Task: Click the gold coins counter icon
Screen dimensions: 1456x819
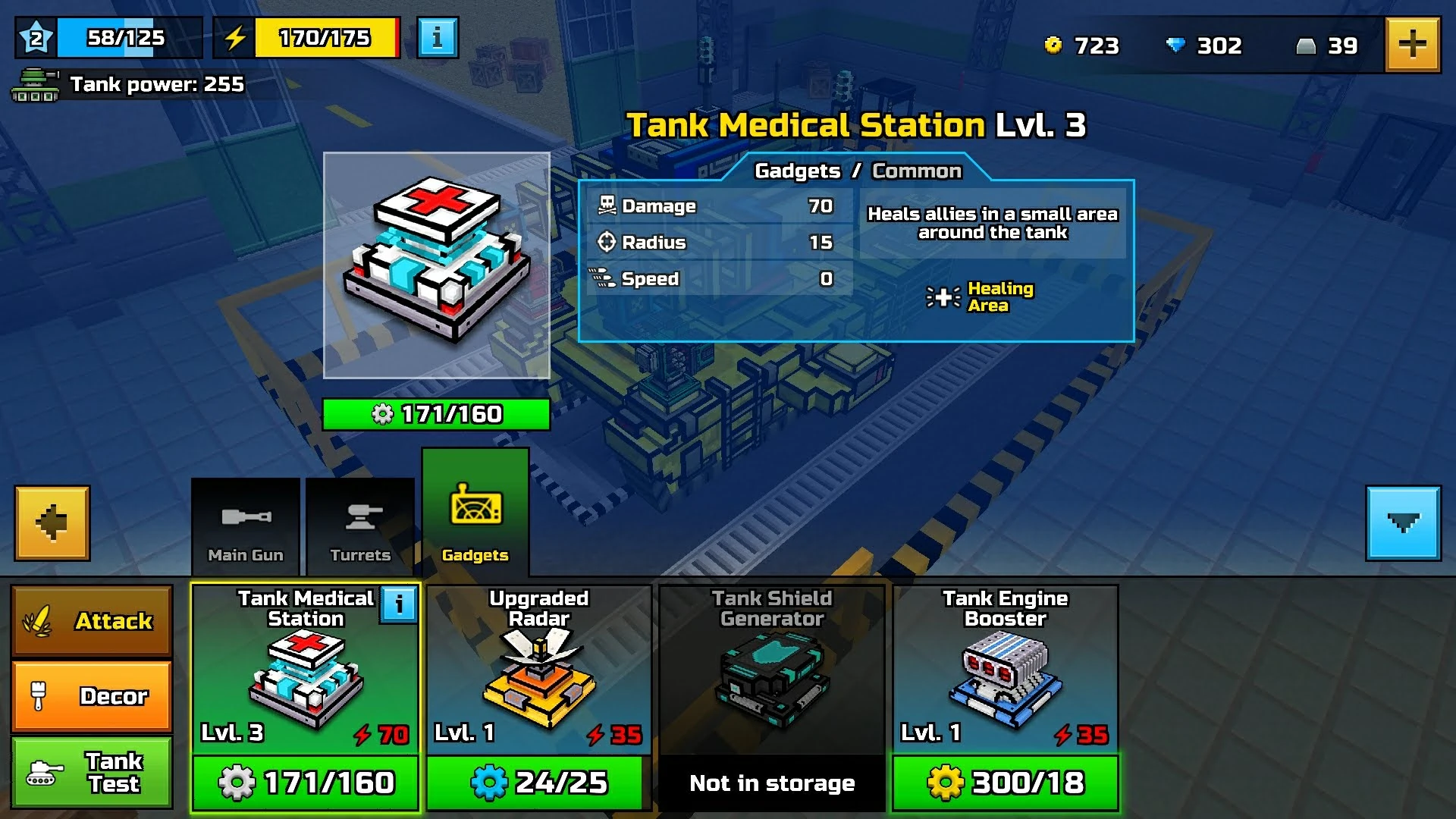Action: coord(1054,45)
